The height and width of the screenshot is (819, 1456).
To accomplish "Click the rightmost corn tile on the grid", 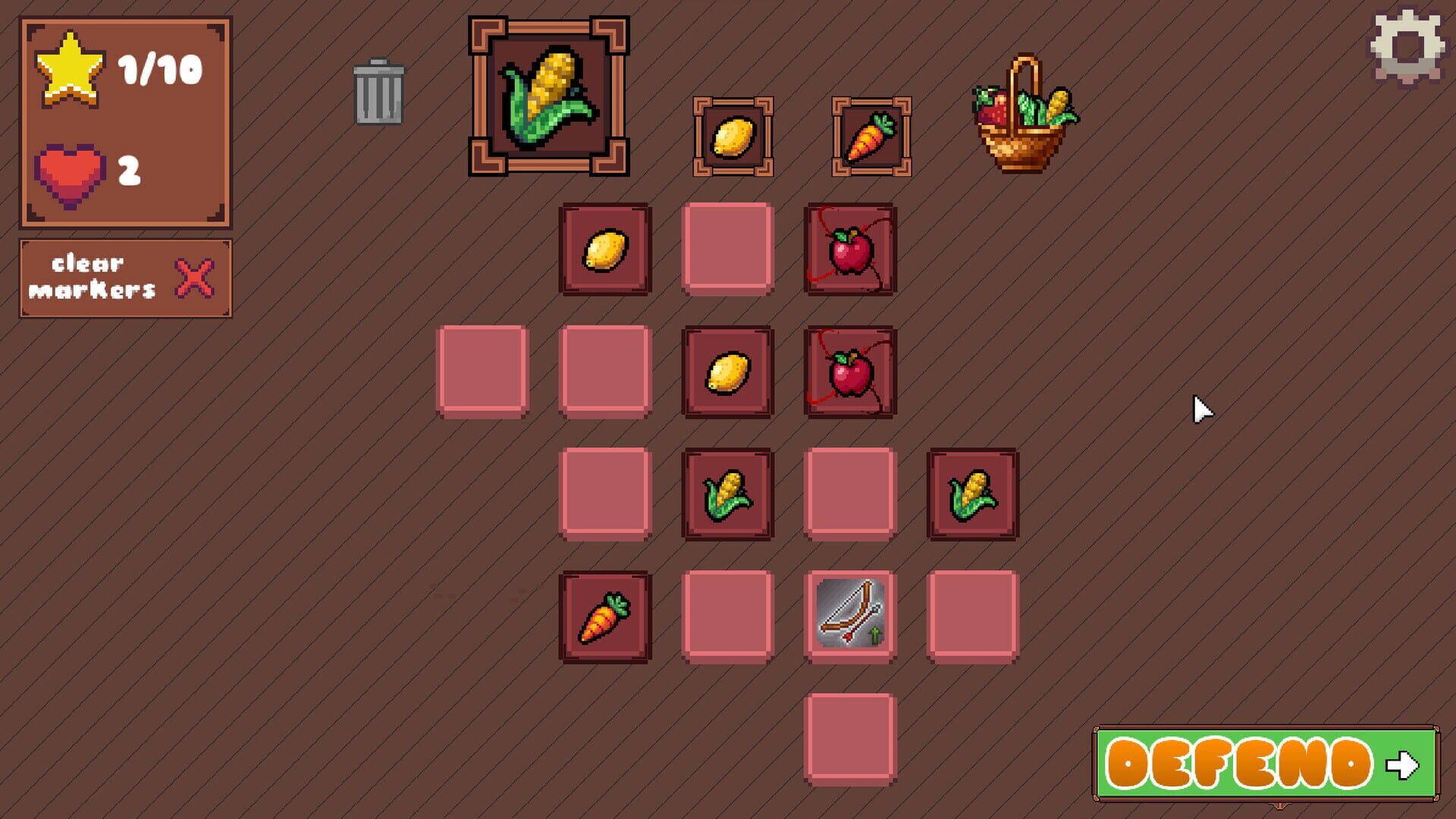I will coord(972,493).
